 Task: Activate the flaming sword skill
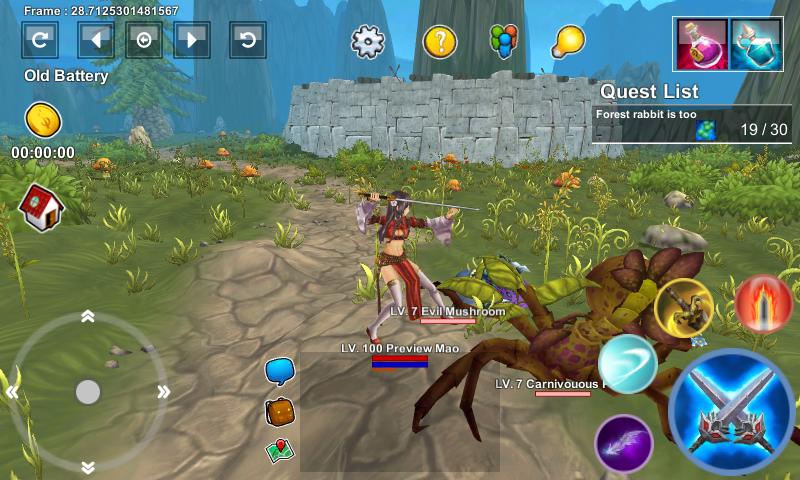coord(763,304)
